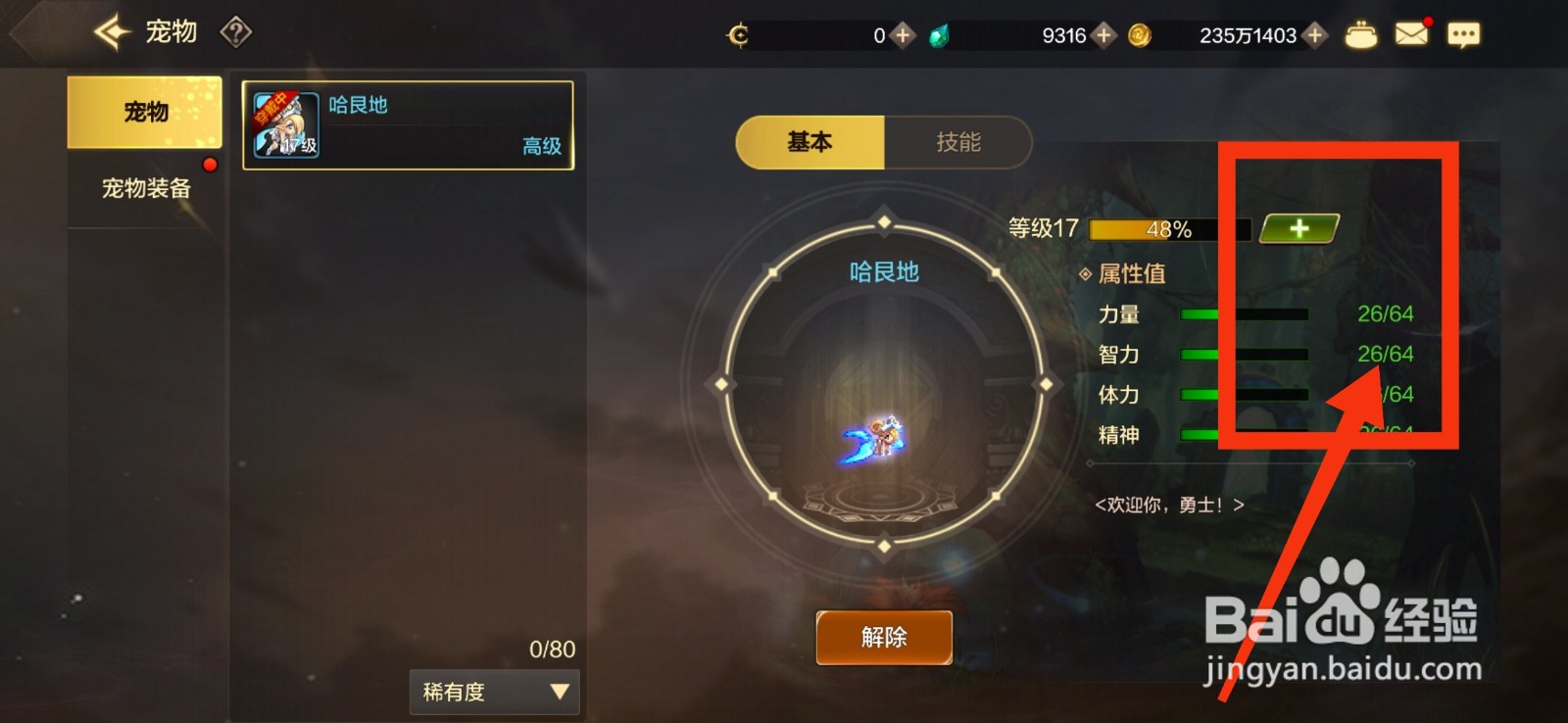Select the pet 哈艮地 in the list
The image size is (1568, 723).
[x=409, y=125]
